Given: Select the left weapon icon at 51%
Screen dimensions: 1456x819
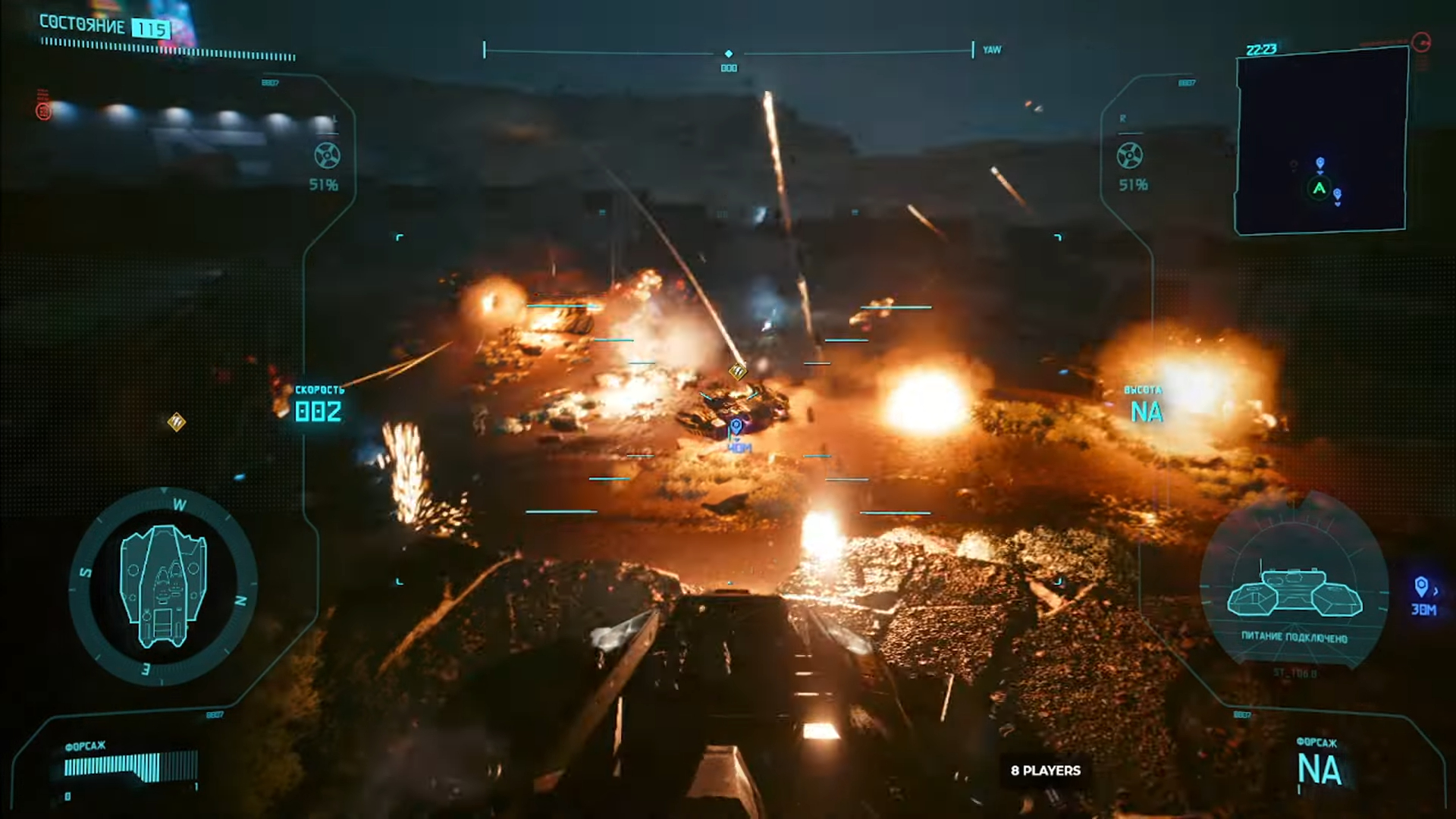Looking at the screenshot, I should pyautogui.click(x=327, y=155).
